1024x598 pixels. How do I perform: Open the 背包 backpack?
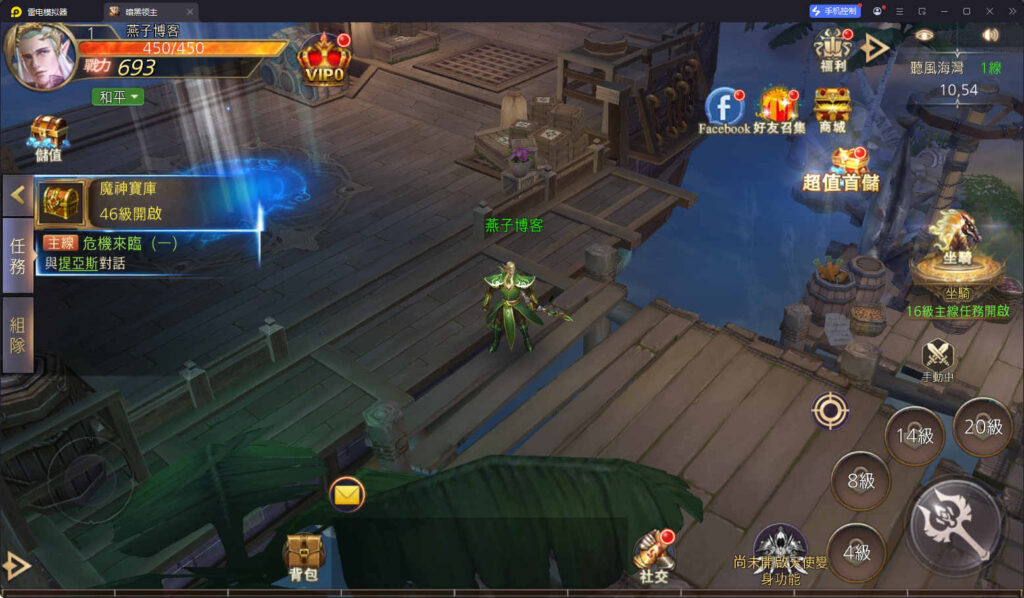303,555
